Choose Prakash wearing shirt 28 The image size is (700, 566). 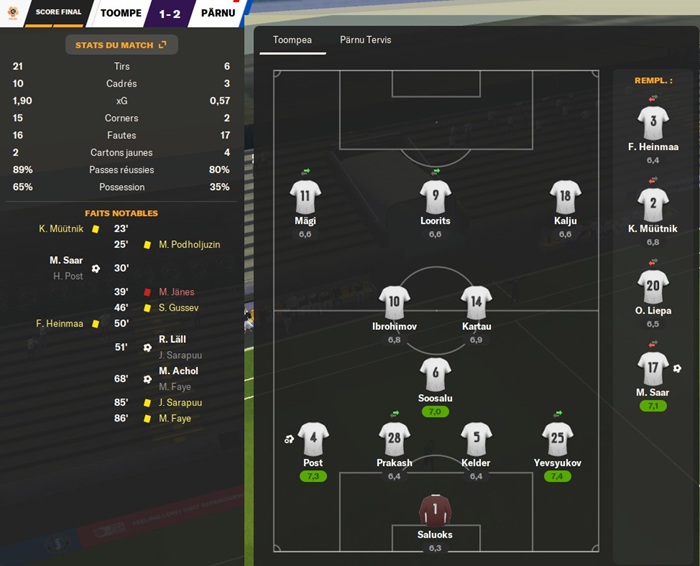(x=395, y=438)
